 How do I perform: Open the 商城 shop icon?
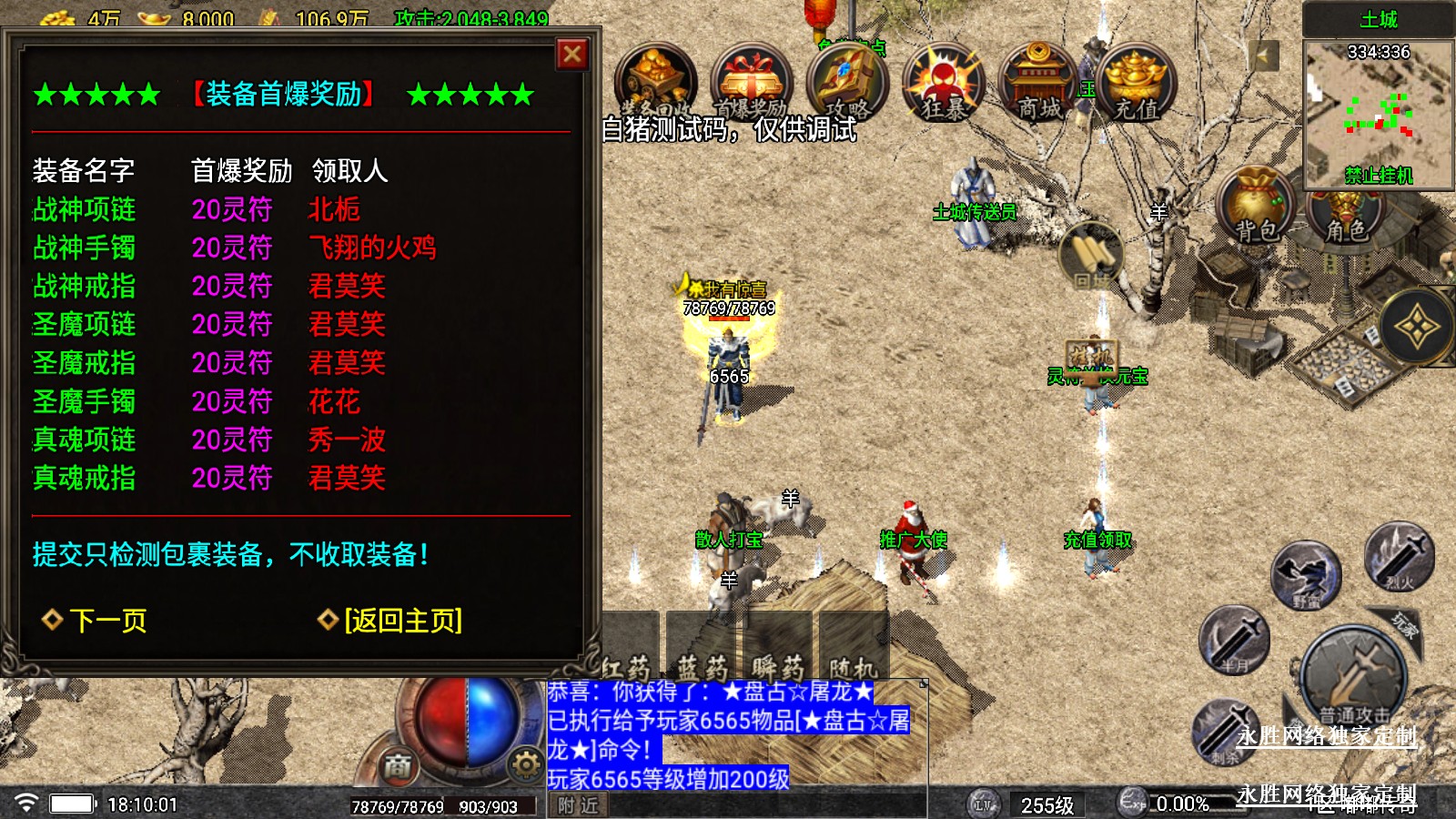[x=1039, y=84]
